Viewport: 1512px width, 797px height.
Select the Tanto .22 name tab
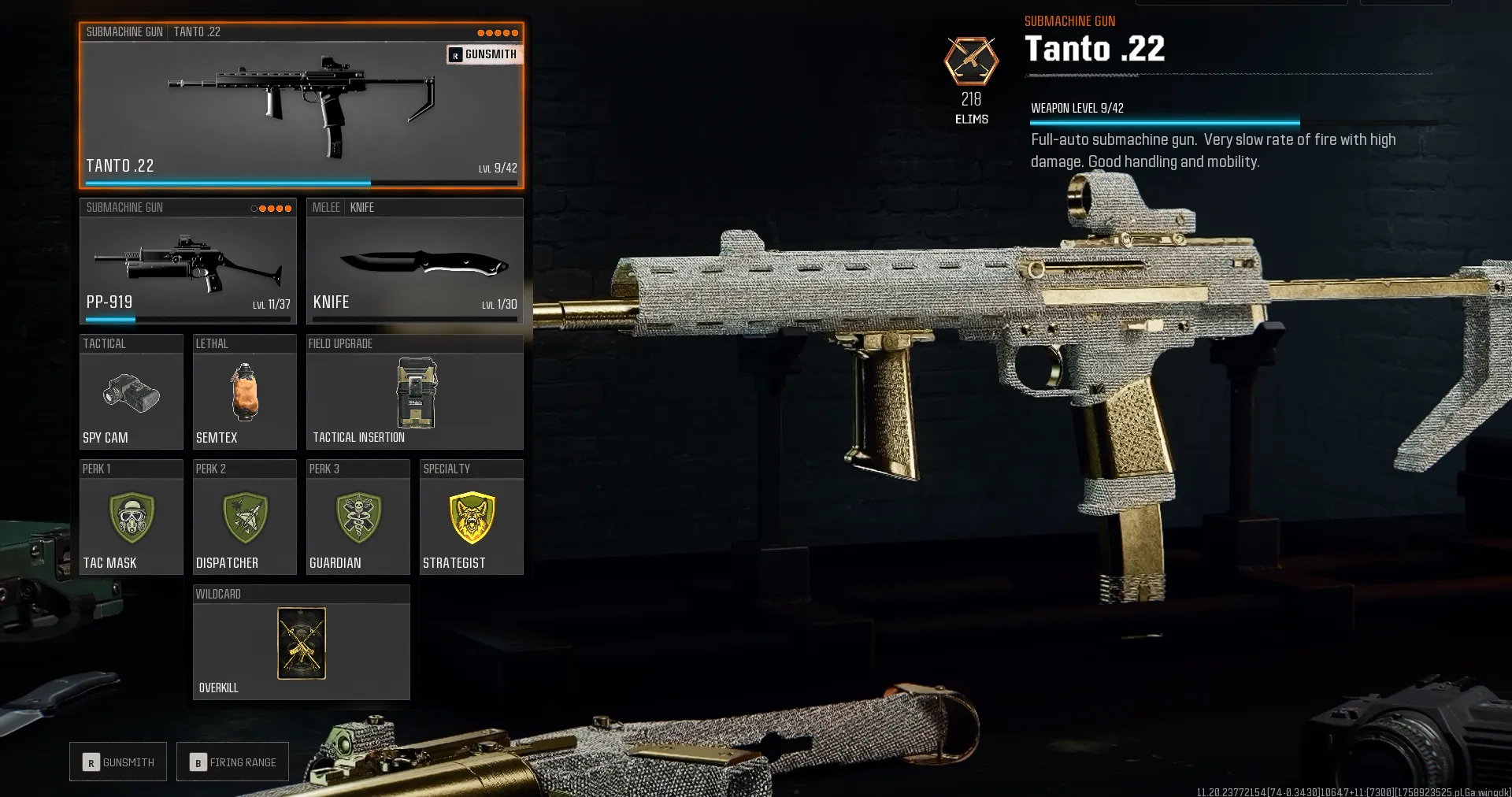point(198,32)
